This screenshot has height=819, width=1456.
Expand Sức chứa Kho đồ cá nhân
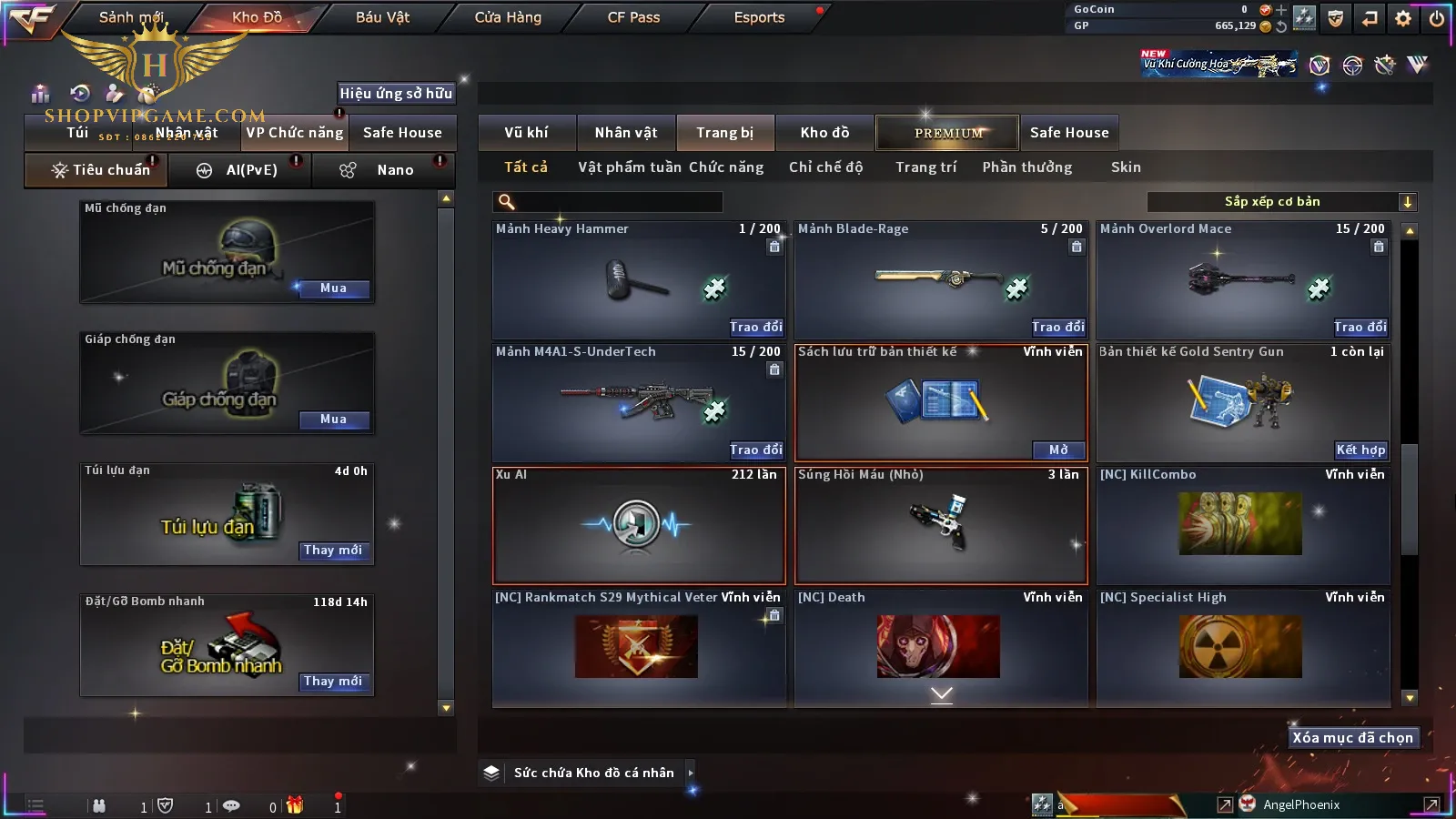click(691, 773)
